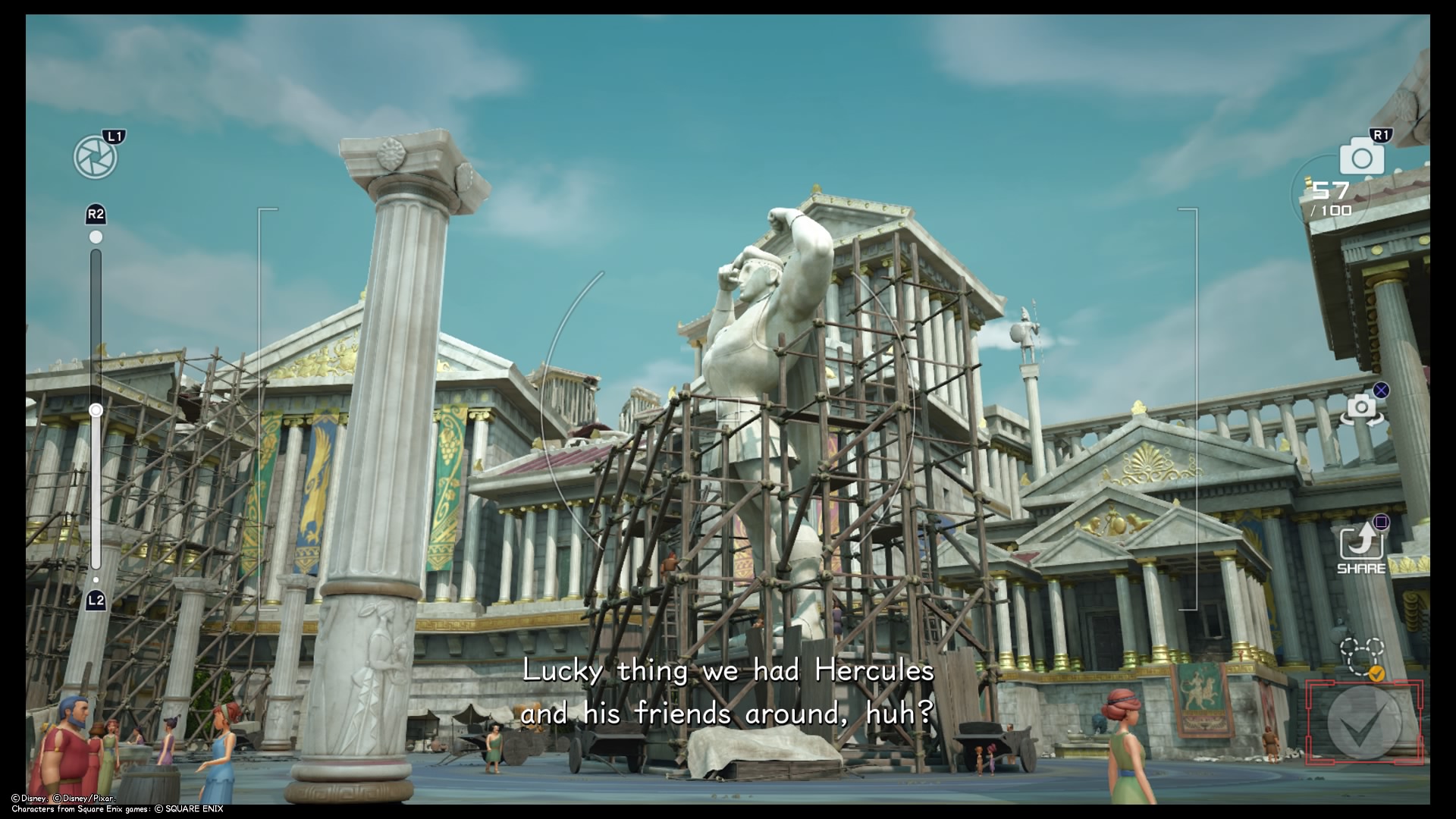Image resolution: width=1456 pixels, height=819 pixels.
Task: Click the R1 button badge above the camera
Action: (1382, 134)
